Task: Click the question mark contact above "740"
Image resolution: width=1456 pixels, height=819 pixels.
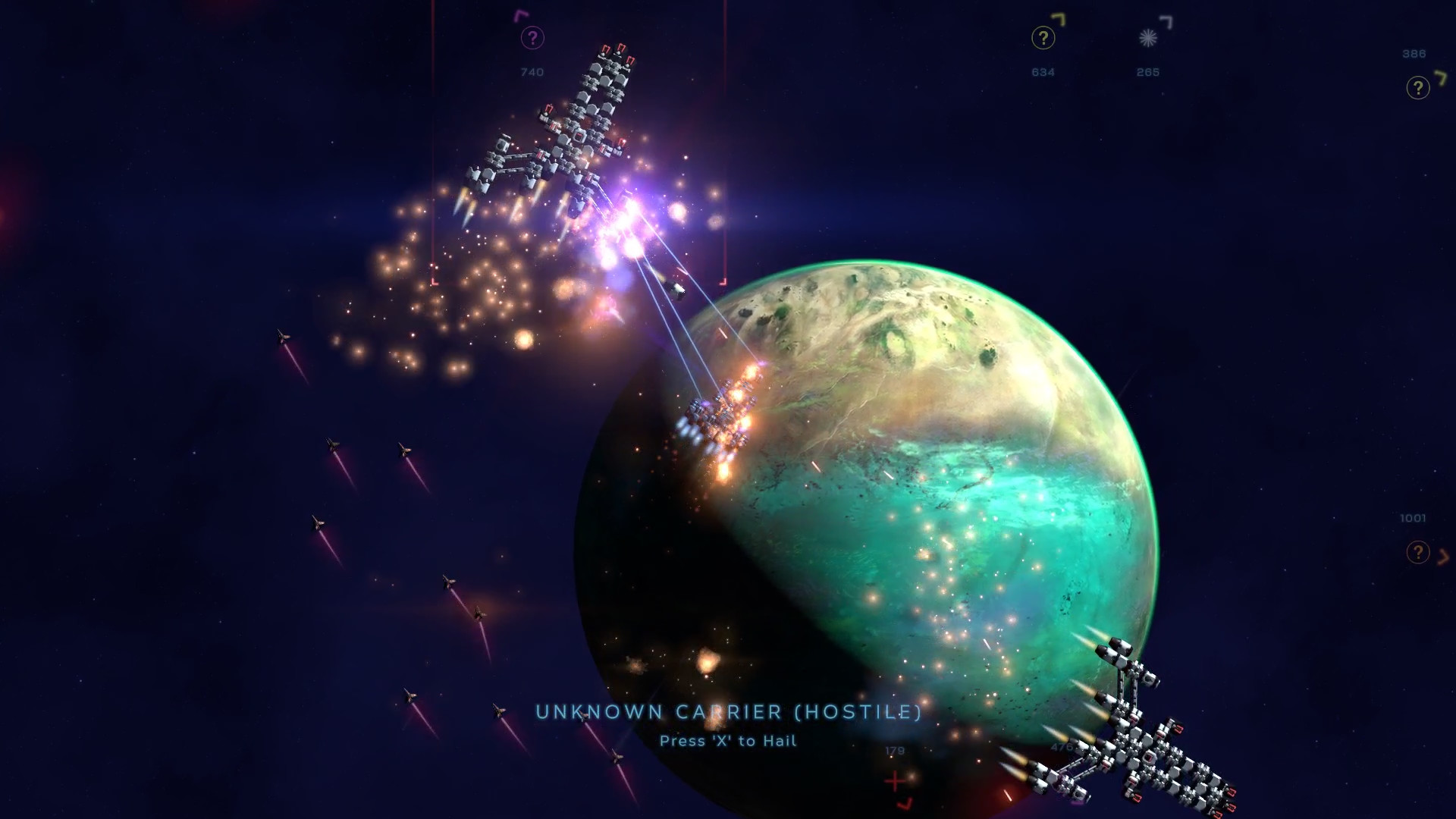Action: [x=532, y=36]
